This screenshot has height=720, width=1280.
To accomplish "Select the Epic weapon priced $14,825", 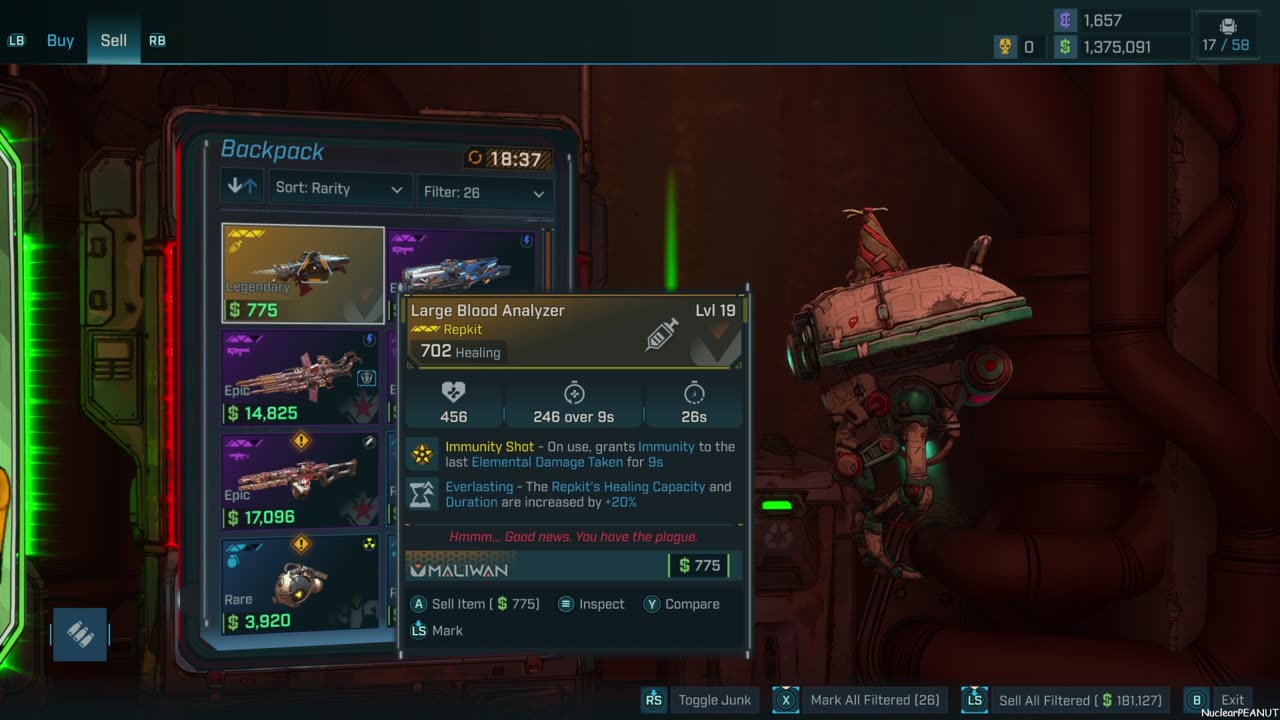I will pos(300,377).
